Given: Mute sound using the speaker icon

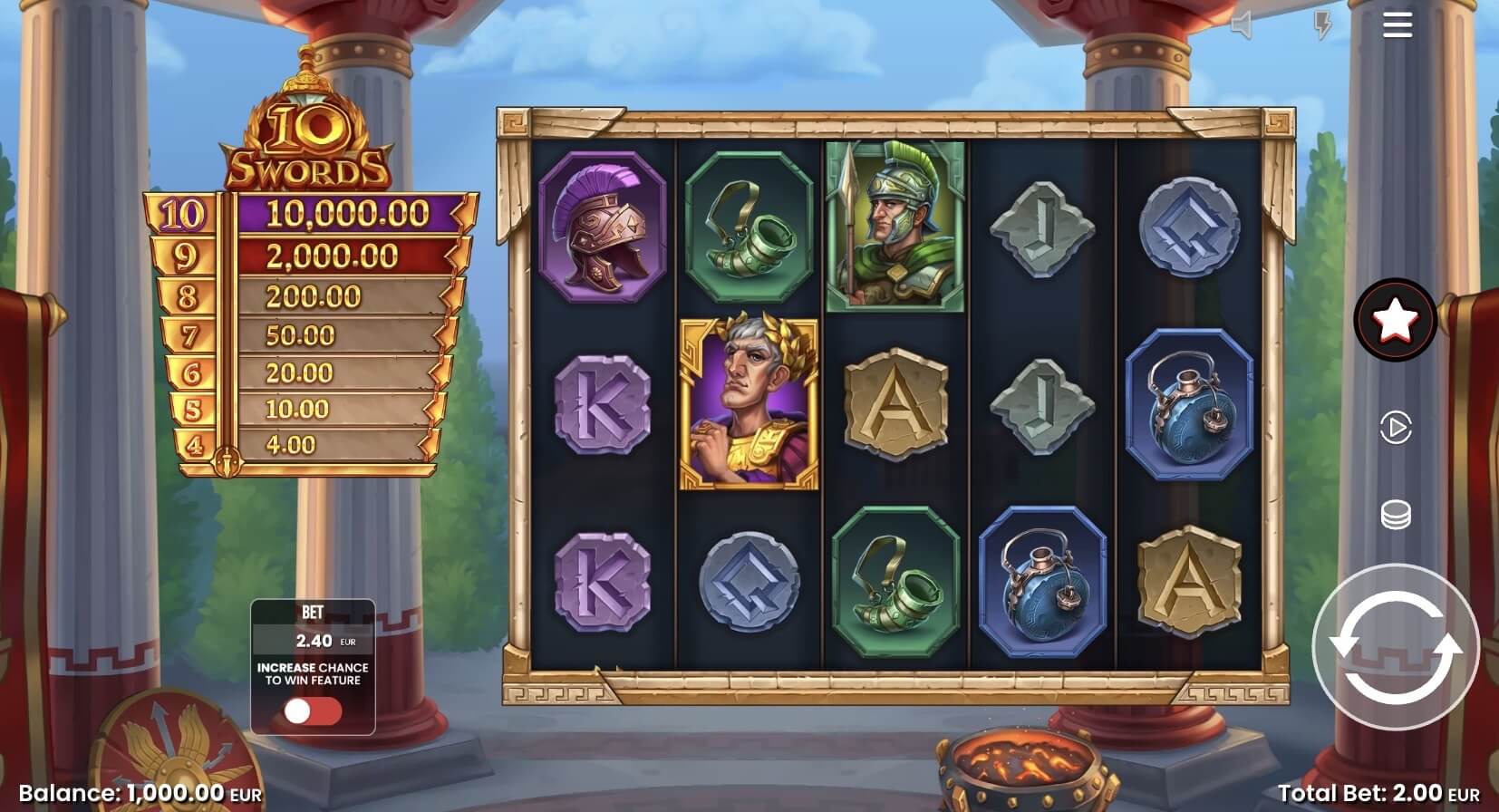Looking at the screenshot, I should [1242, 25].
